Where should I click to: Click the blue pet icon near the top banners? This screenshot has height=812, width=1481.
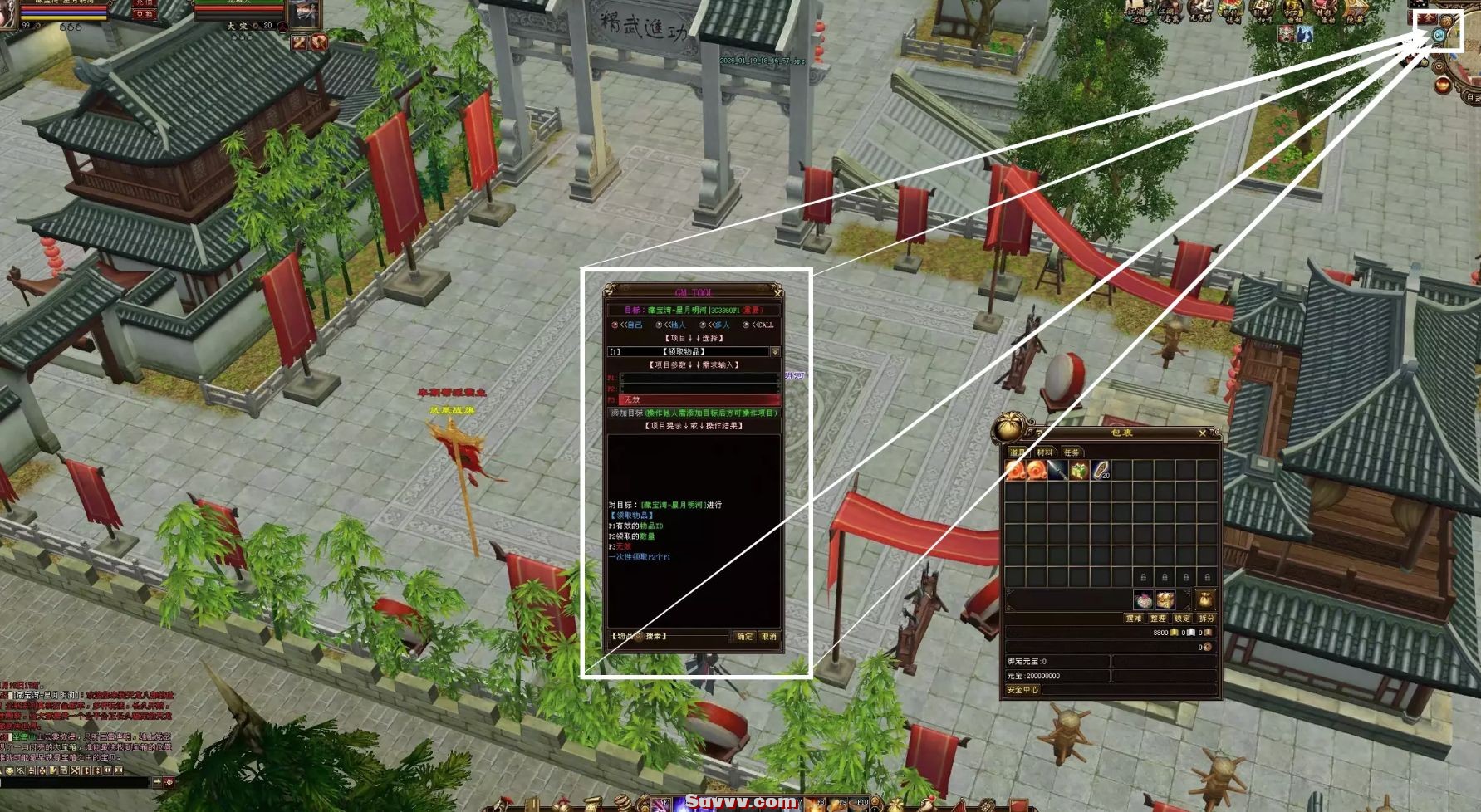point(1304,34)
